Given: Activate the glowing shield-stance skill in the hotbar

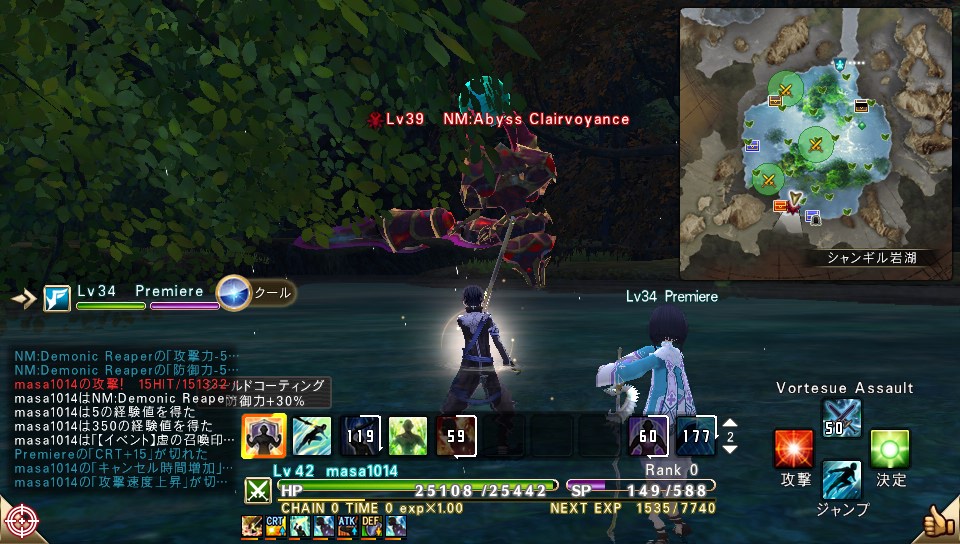Looking at the screenshot, I should coord(264,435).
